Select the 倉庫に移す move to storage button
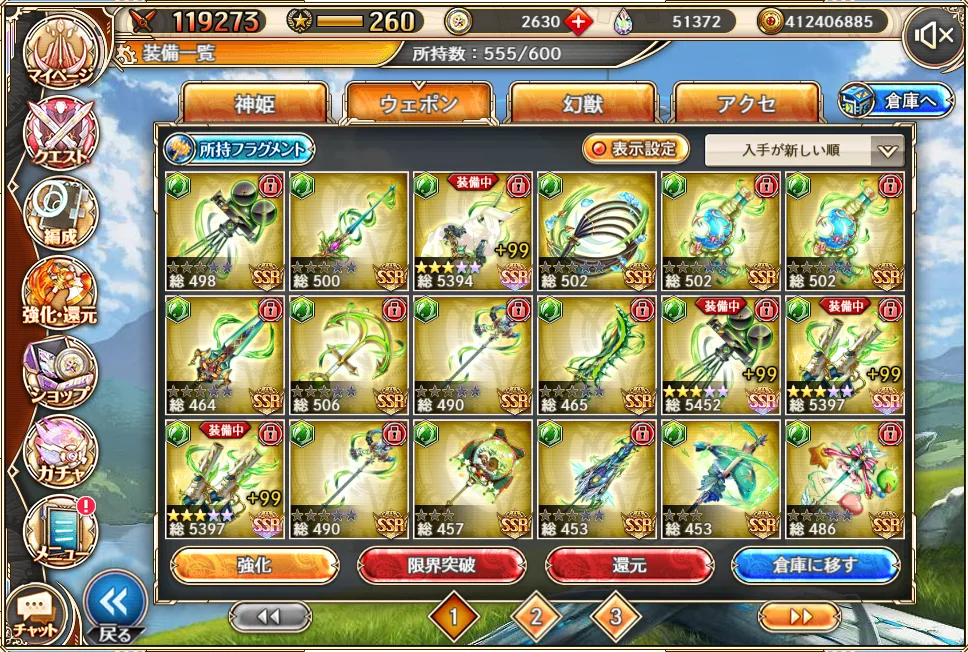The width and height of the screenshot is (968, 652). 815,565
